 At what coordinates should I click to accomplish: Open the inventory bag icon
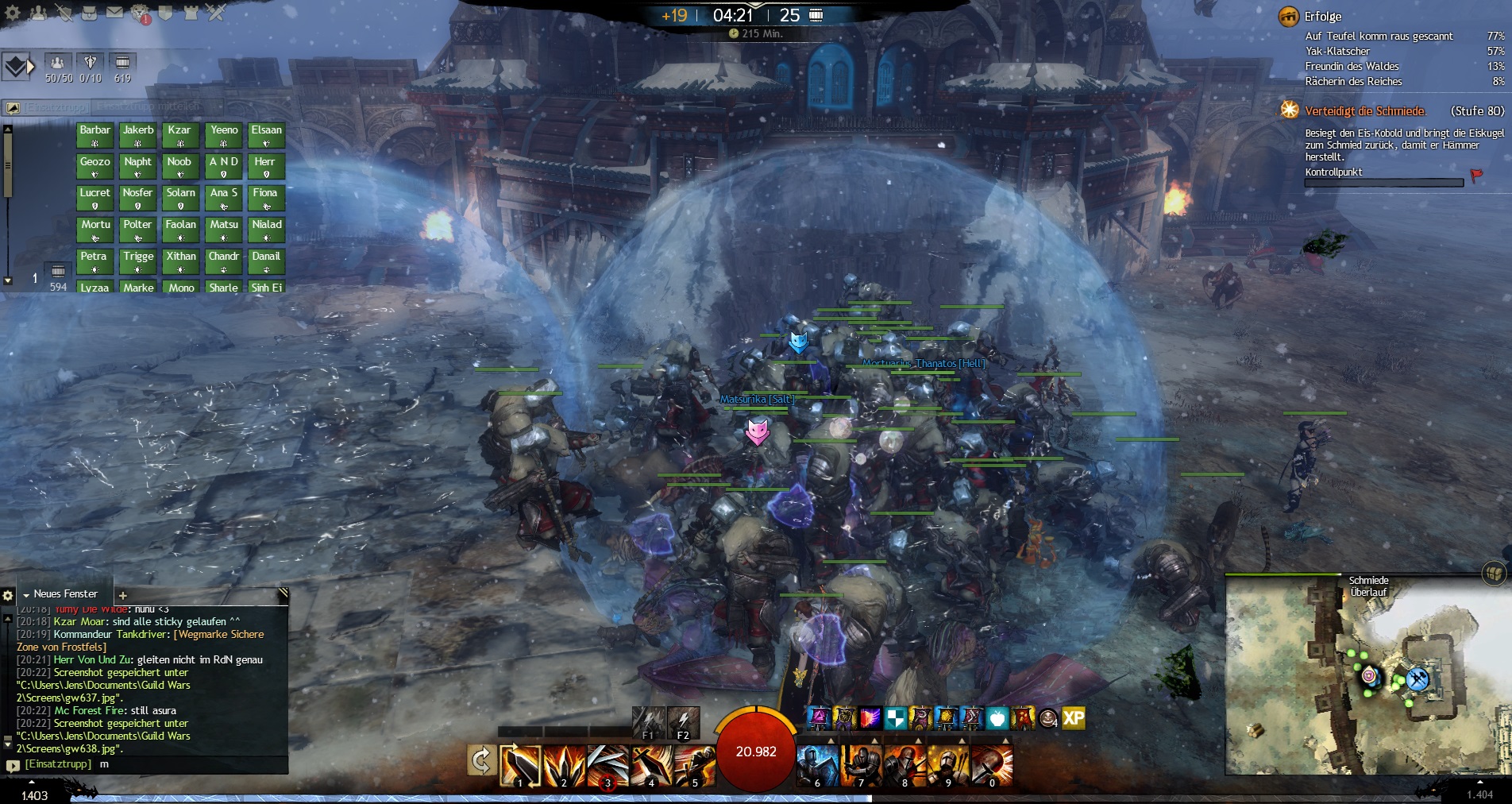pos(89,13)
